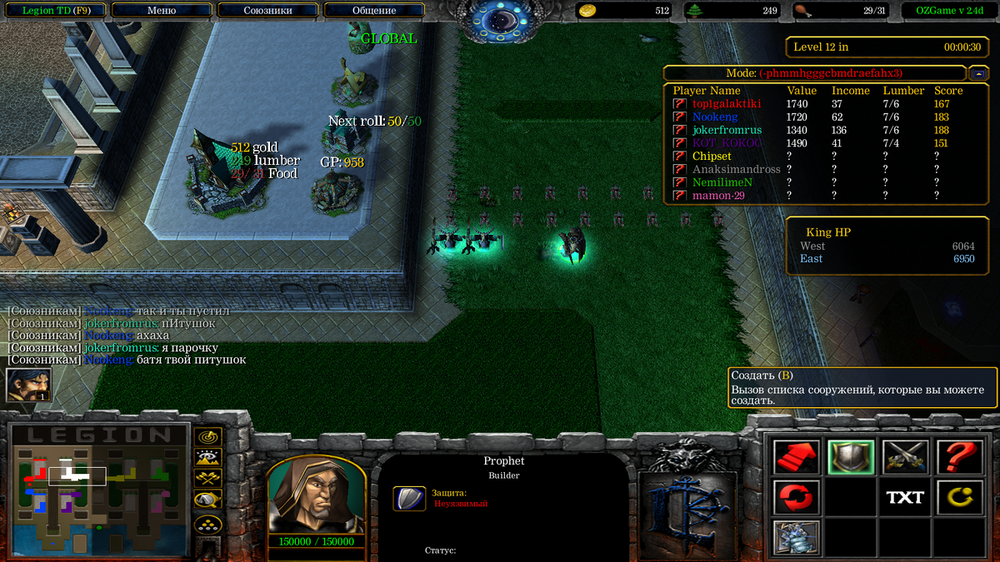Select the red upward arrow command

click(x=797, y=457)
